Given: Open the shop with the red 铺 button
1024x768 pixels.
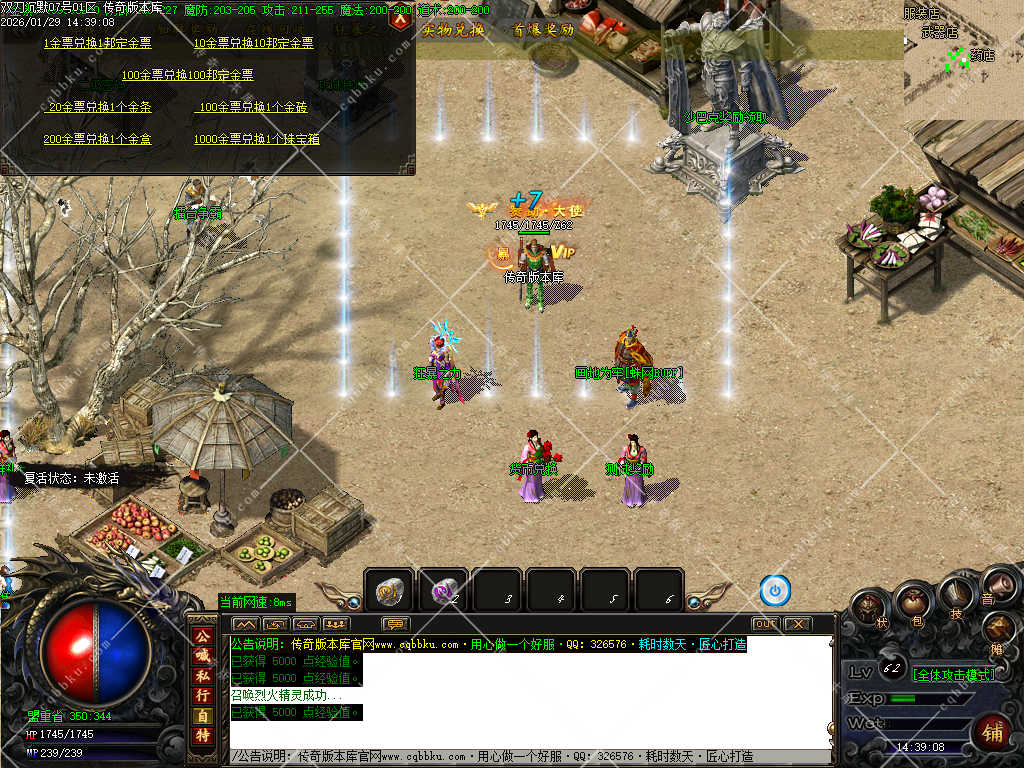Looking at the screenshot, I should click(991, 732).
